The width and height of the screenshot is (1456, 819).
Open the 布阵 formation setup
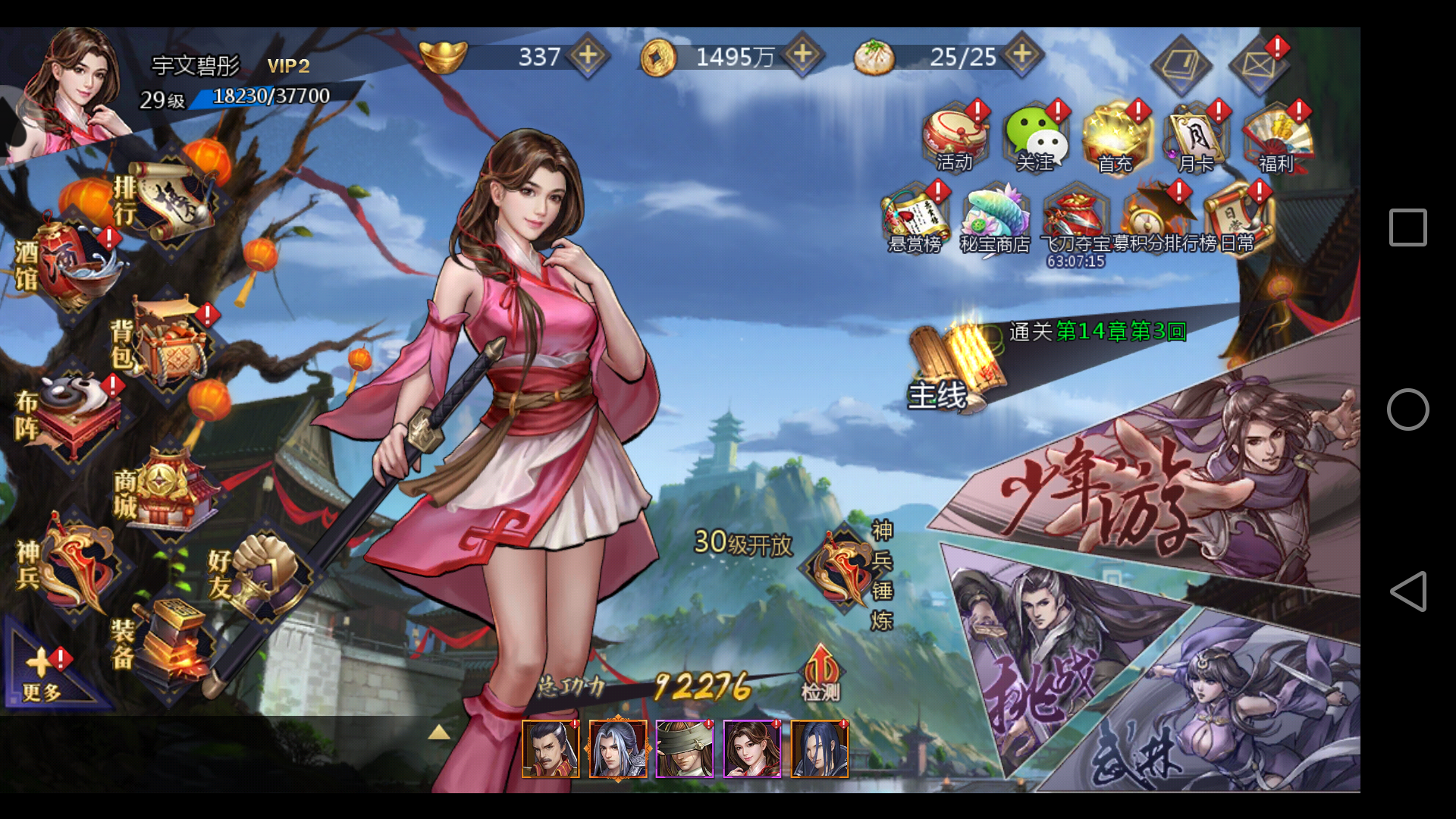pyautogui.click(x=74, y=413)
